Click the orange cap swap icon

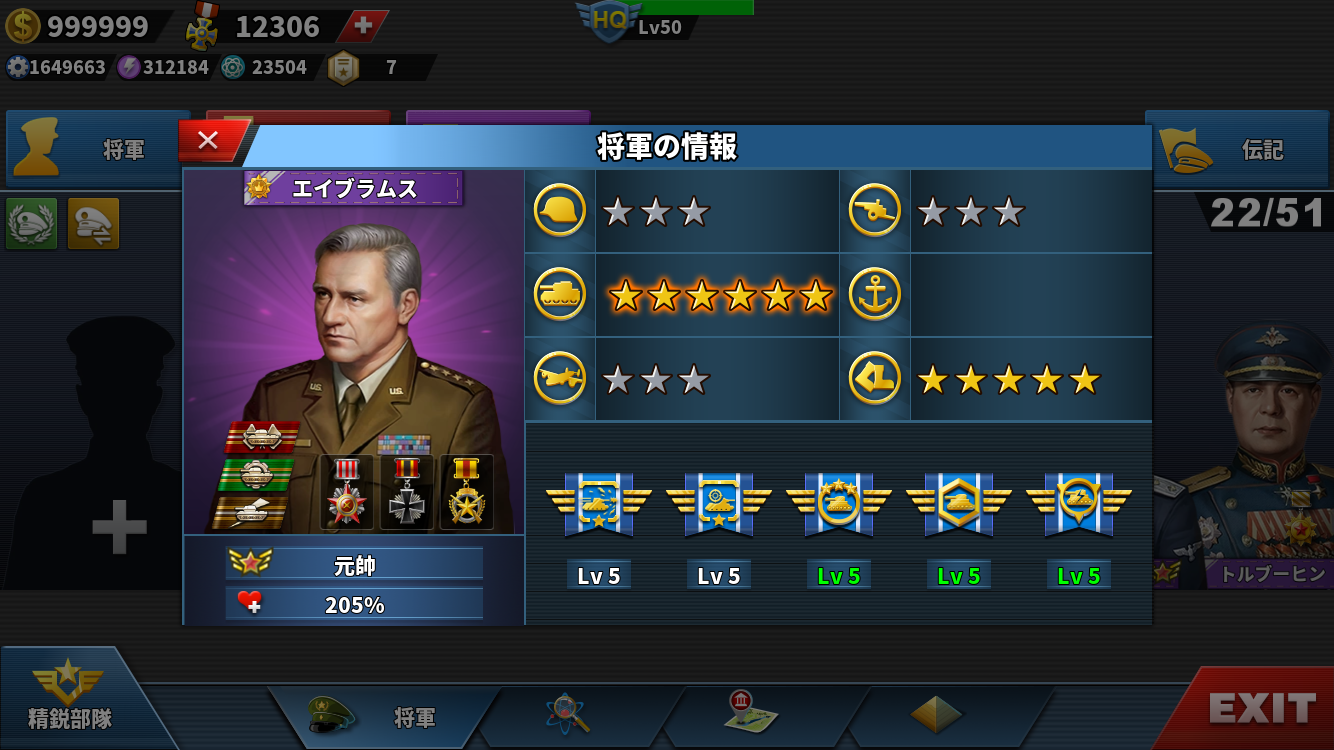pos(93,223)
